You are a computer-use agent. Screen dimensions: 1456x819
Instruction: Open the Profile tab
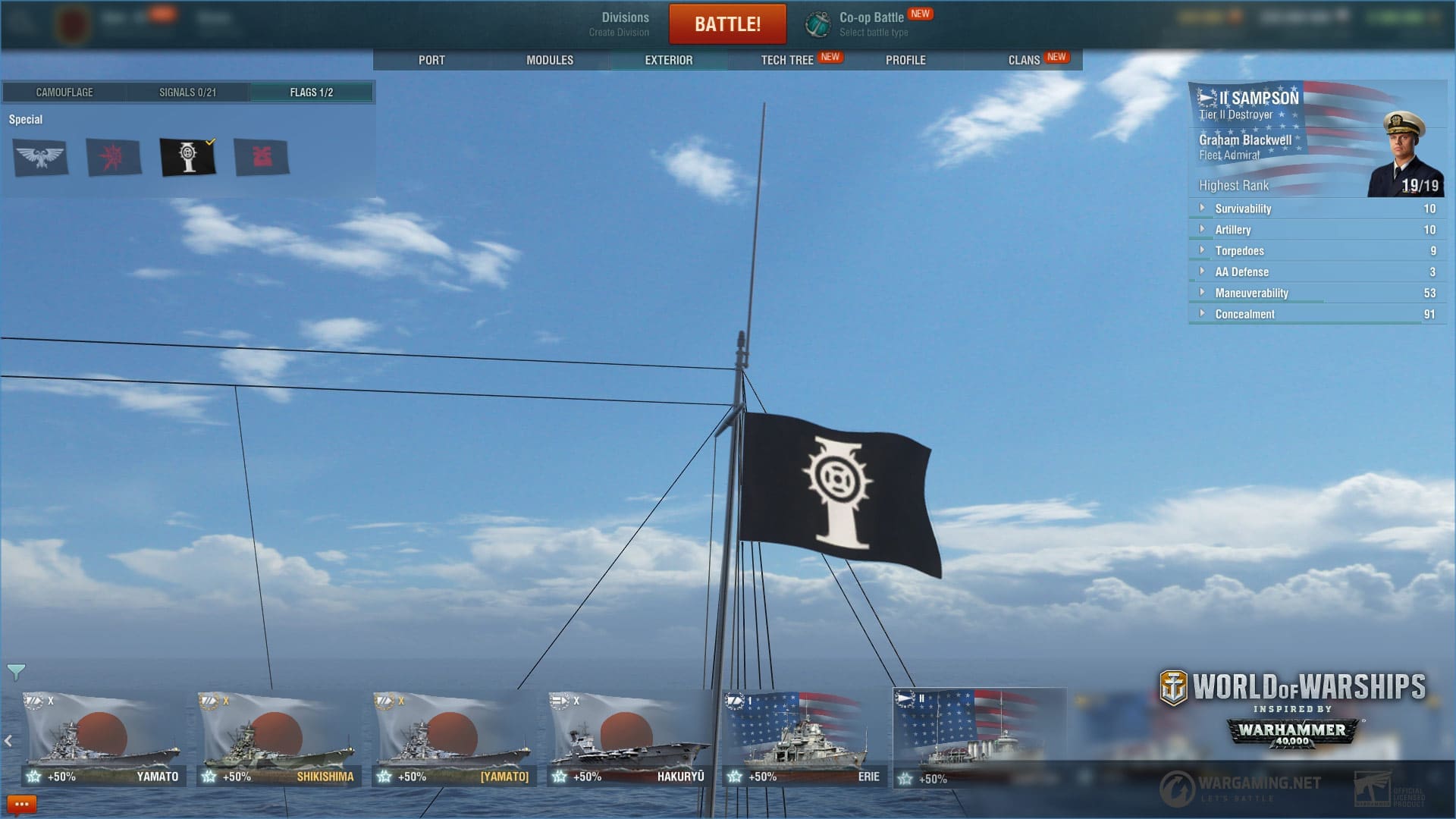pyautogui.click(x=905, y=60)
